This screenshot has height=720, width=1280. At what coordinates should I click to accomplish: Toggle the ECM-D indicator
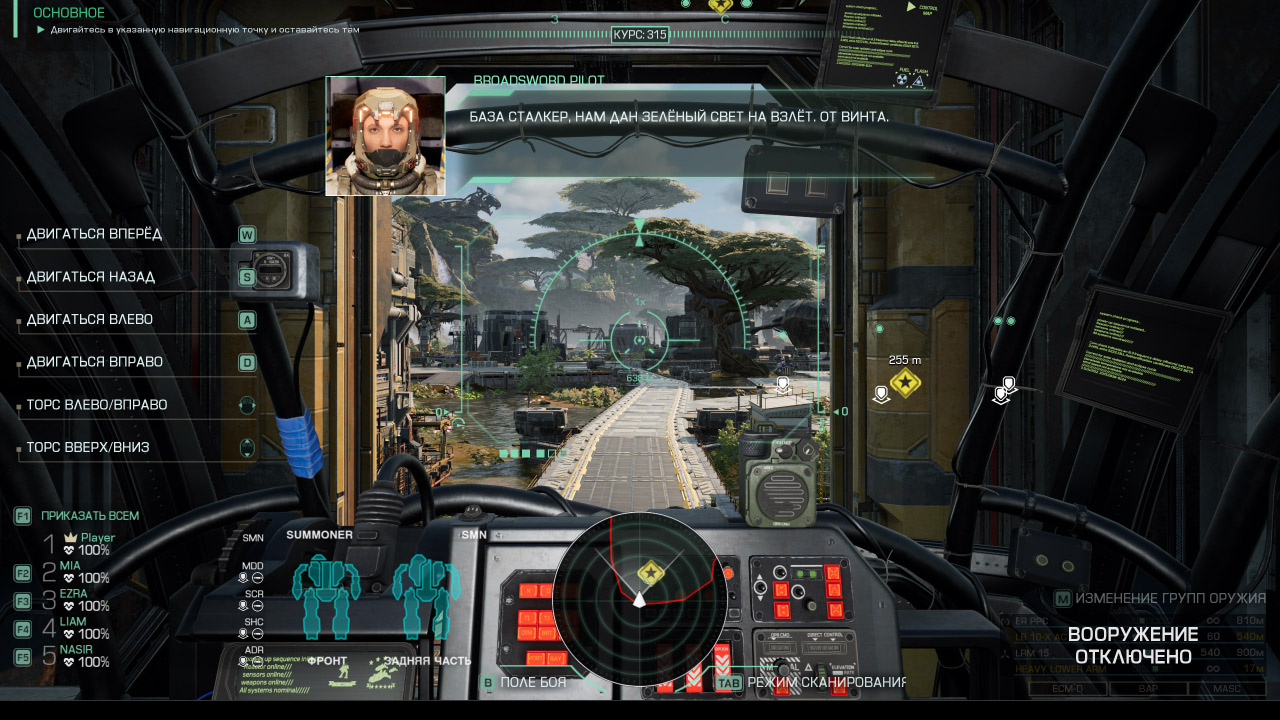click(x=1068, y=688)
